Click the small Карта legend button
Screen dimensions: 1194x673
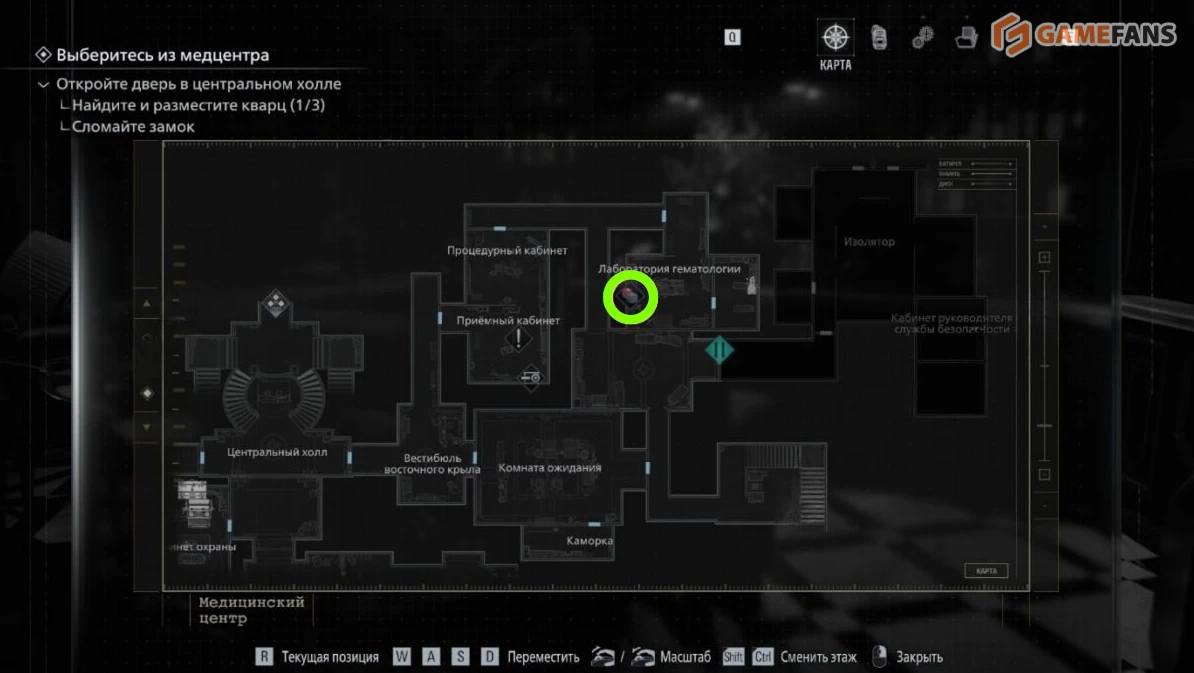[985, 571]
